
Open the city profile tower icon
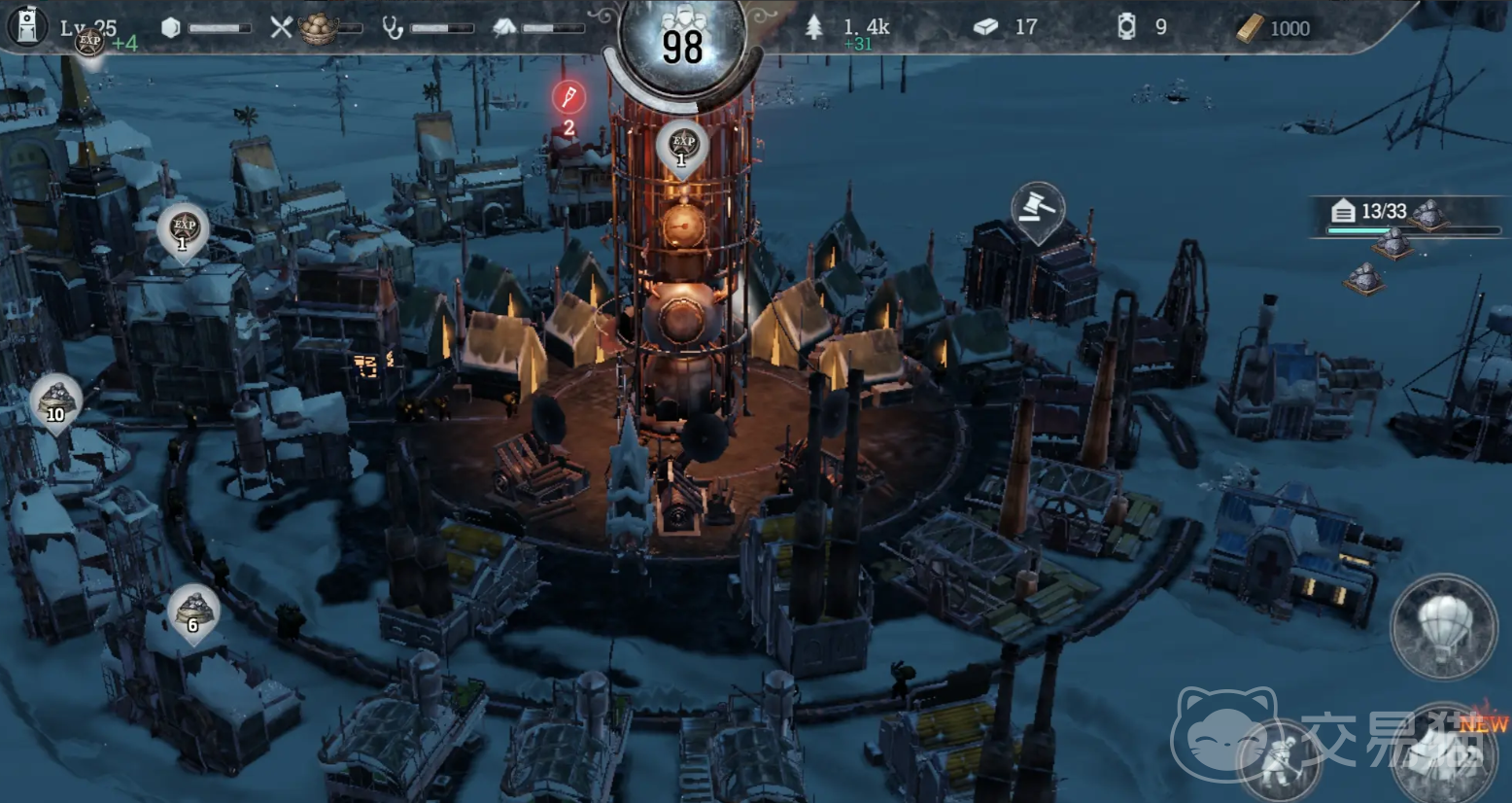click(27, 26)
